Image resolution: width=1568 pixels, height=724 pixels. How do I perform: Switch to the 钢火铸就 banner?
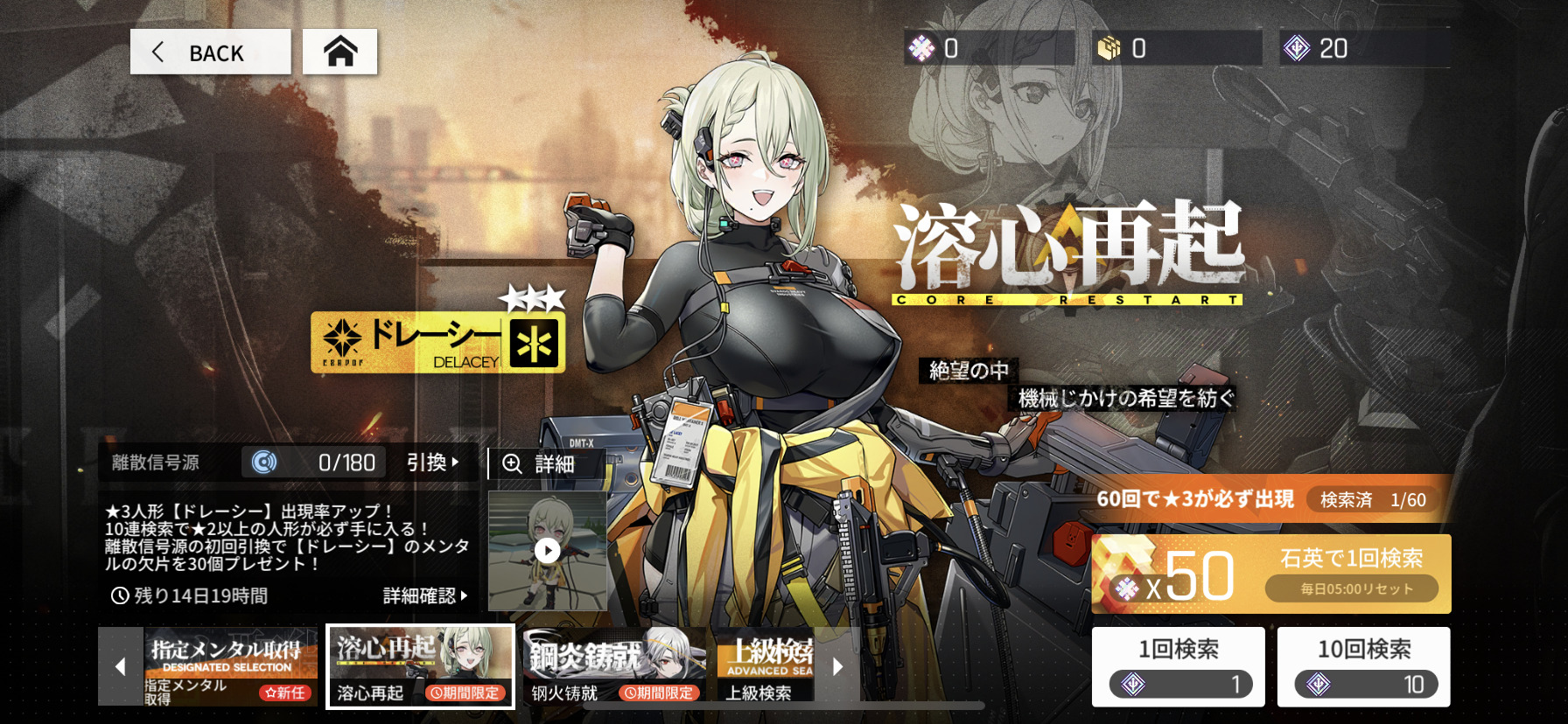[x=614, y=665]
